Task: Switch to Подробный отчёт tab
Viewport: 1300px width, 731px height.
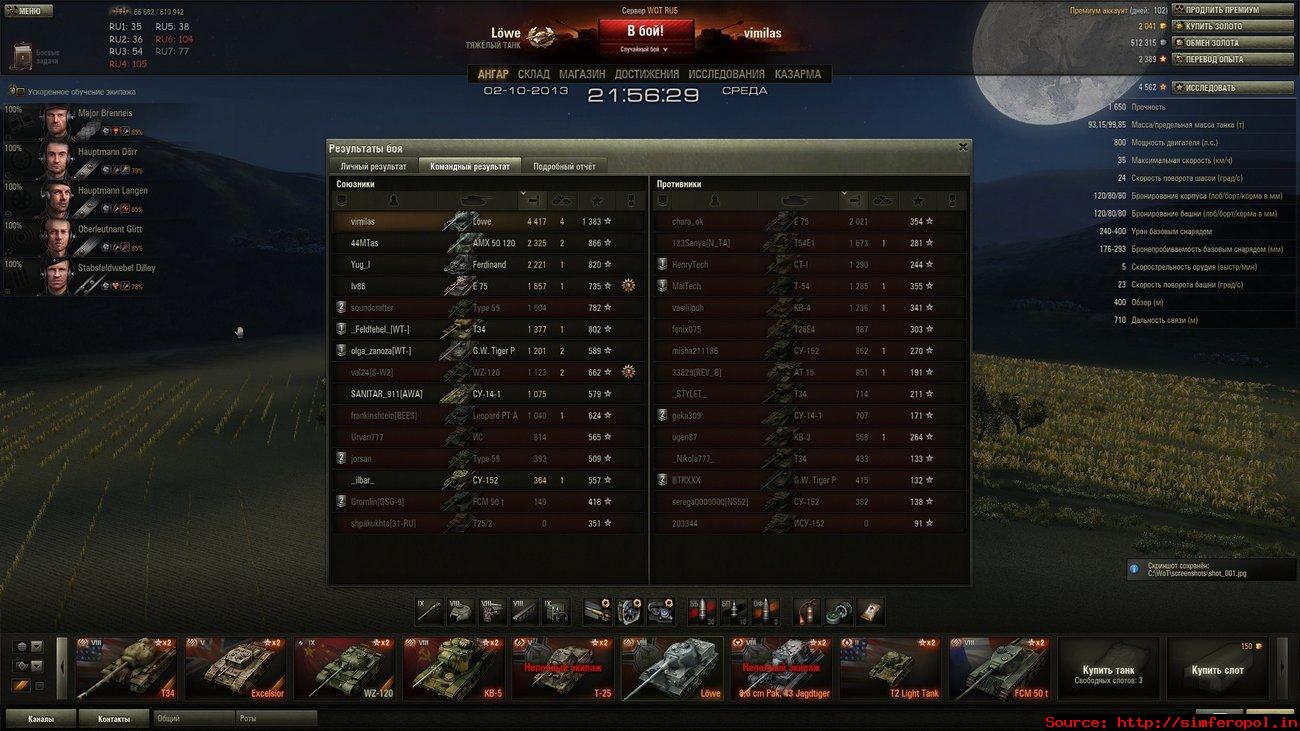Action: click(564, 166)
